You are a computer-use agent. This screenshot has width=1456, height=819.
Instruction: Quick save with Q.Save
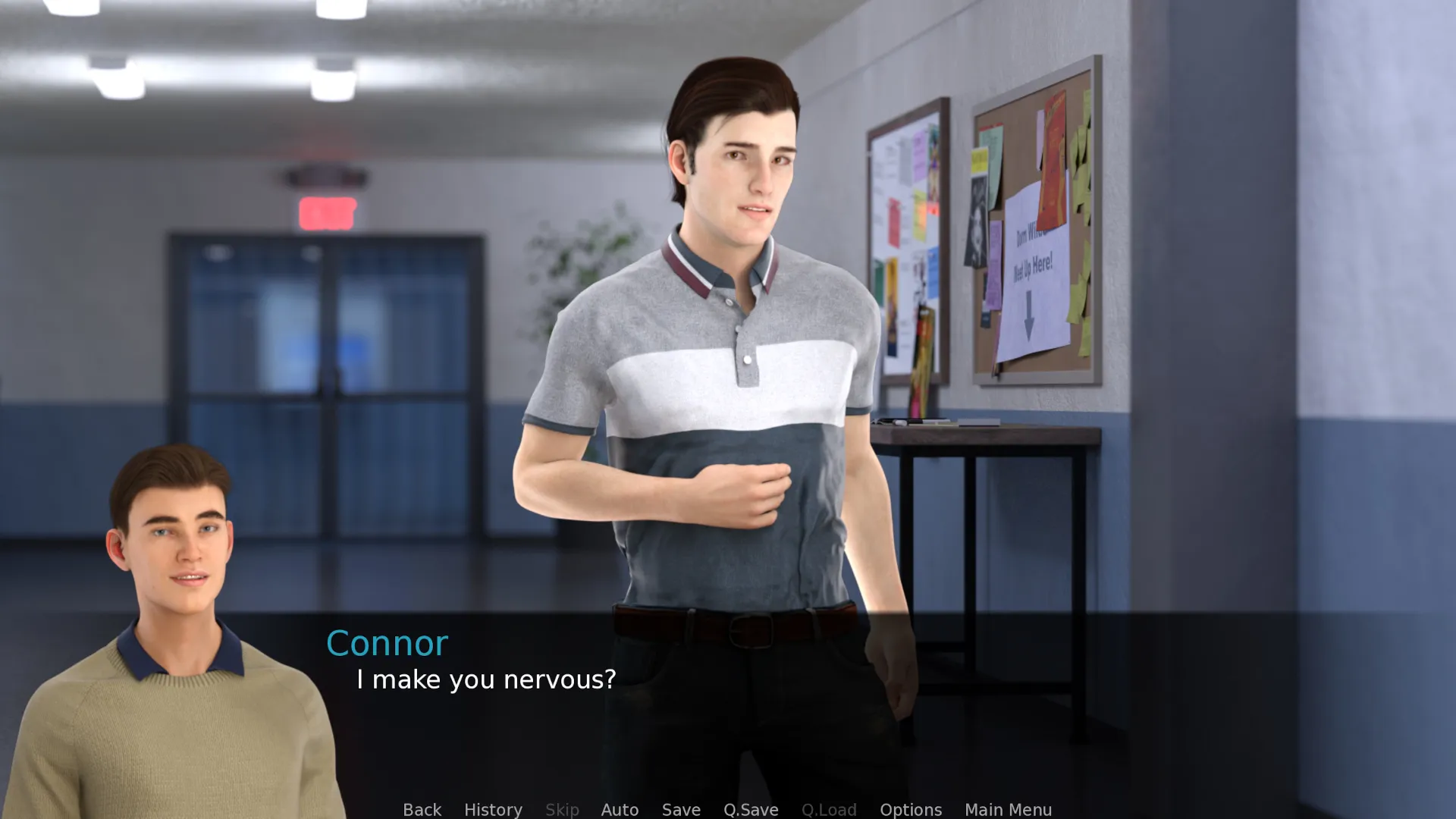tap(751, 809)
